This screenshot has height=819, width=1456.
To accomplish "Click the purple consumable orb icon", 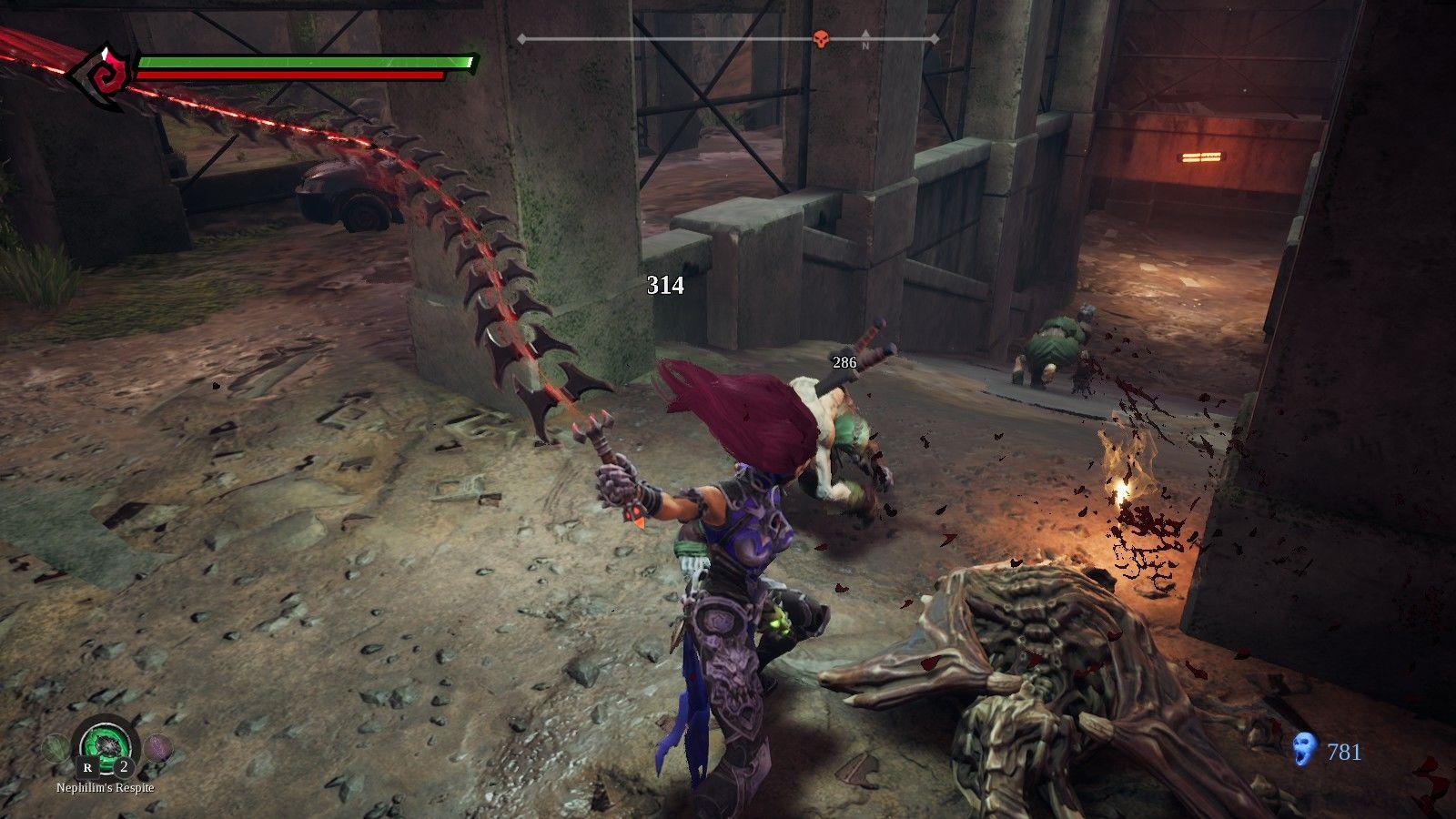I will [x=158, y=745].
